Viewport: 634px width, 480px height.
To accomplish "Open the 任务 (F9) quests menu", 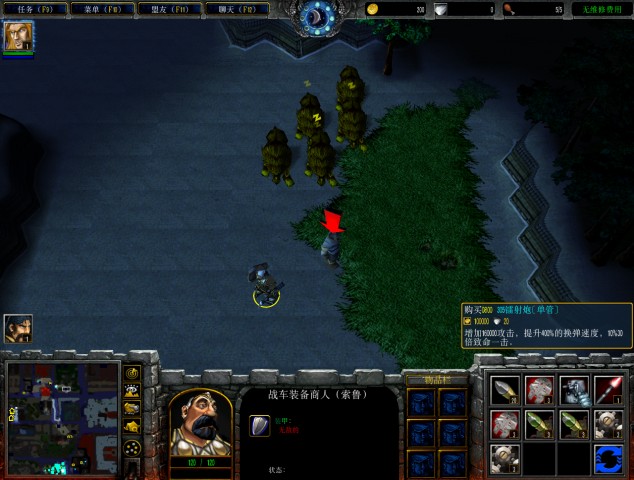I will coord(36,9).
